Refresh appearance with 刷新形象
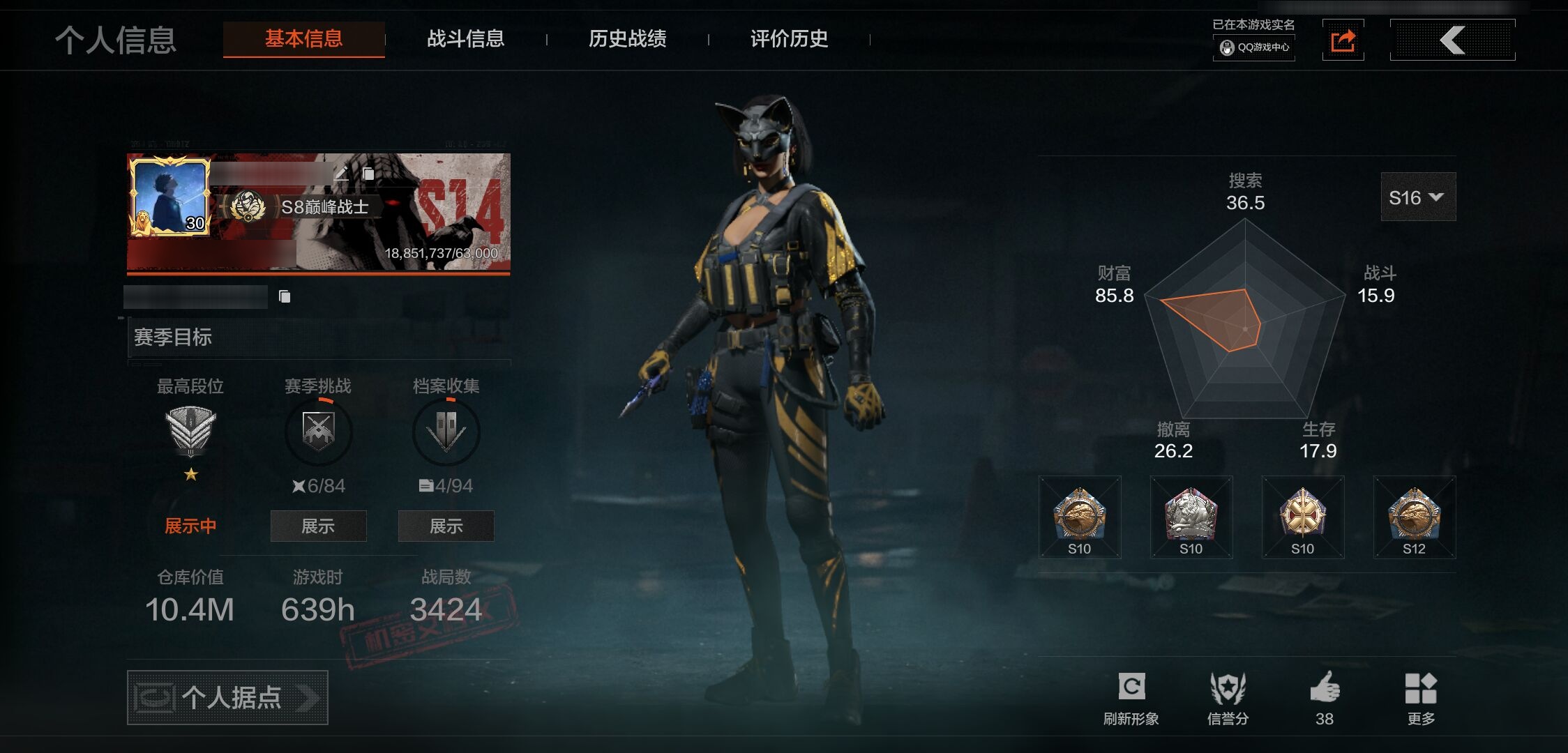 pos(1131,697)
